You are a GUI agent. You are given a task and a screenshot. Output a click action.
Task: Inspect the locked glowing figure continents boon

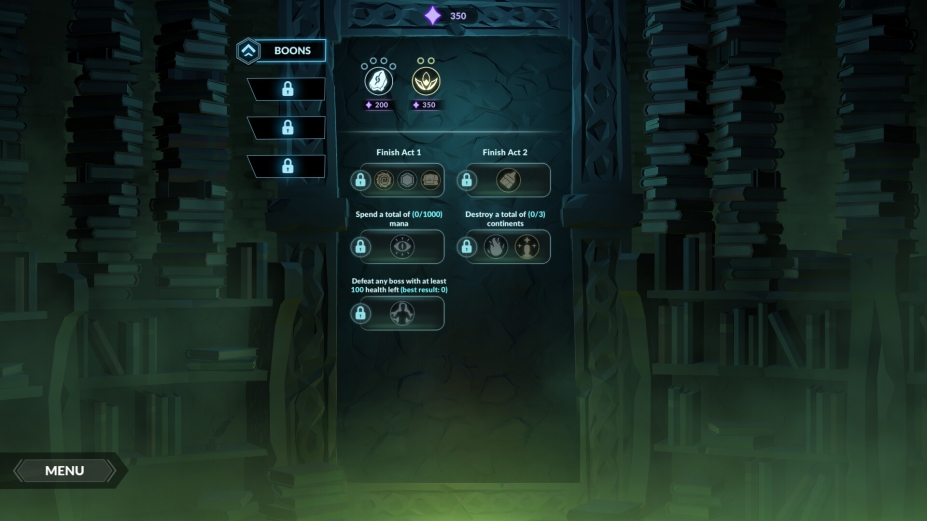coord(528,247)
